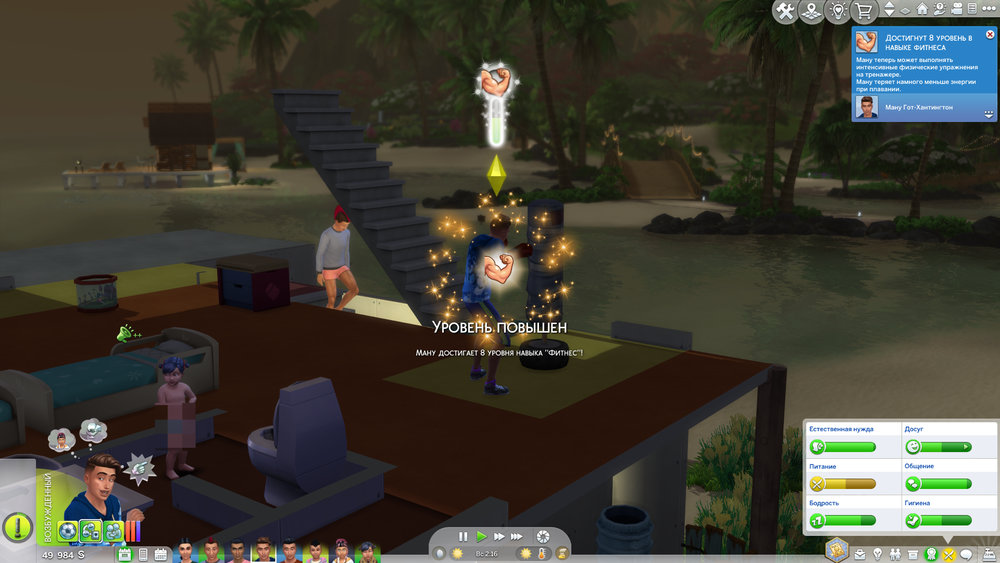Viewport: 1000px width, 563px height.
Task: Close the fitness level 8 notification
Action: (x=990, y=34)
